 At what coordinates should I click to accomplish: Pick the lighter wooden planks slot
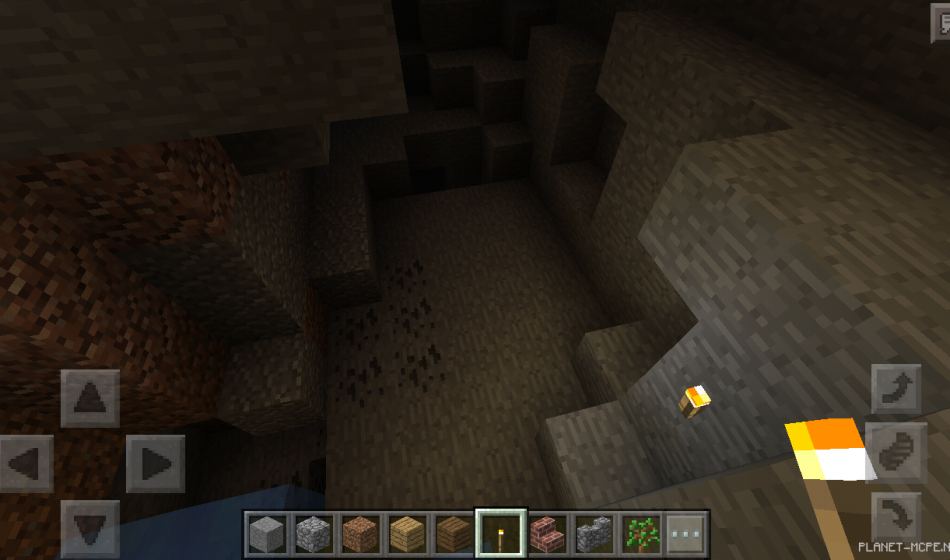tap(407, 533)
